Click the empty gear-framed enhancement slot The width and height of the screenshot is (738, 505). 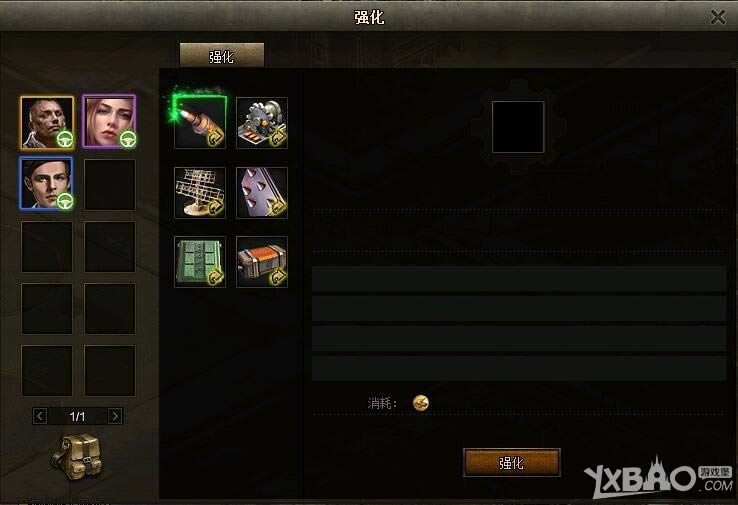(x=517, y=127)
